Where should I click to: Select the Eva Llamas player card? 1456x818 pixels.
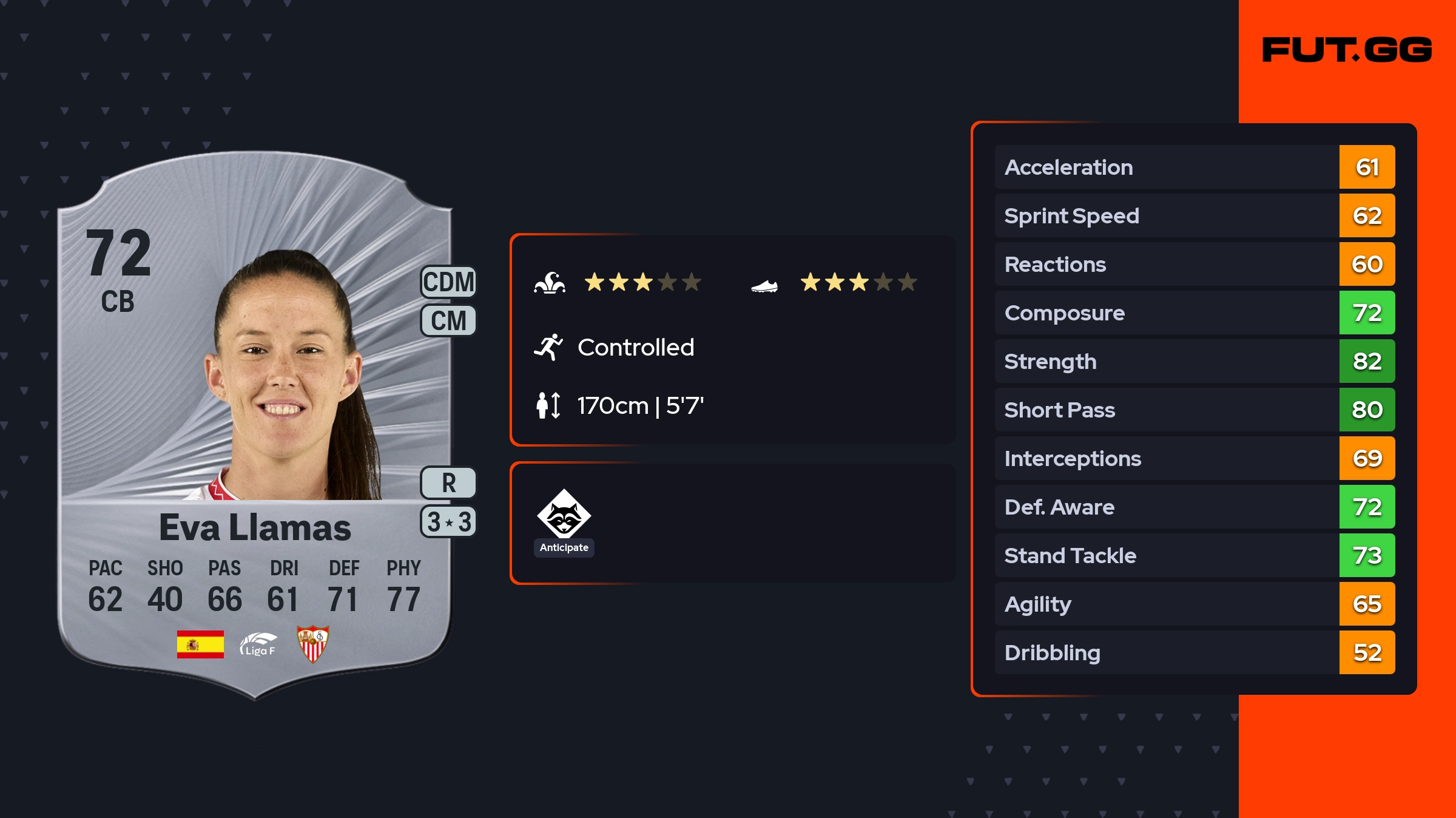[x=255, y=425]
